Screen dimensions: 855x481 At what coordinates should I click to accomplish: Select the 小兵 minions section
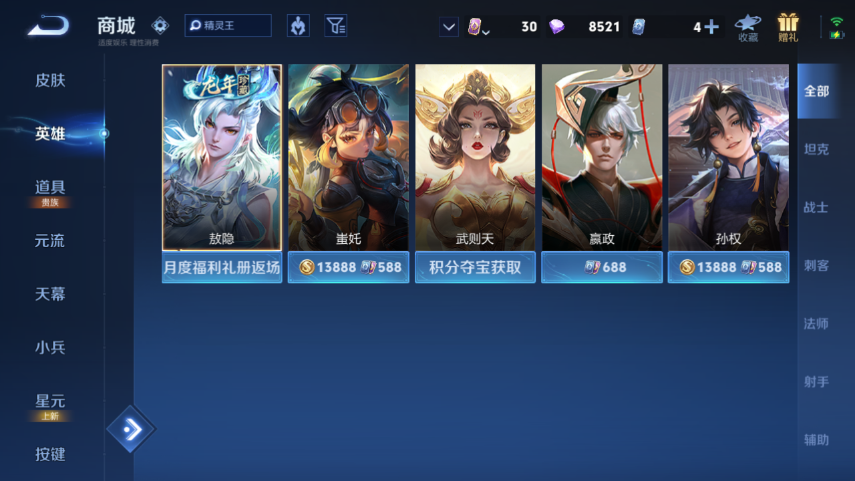pos(50,347)
